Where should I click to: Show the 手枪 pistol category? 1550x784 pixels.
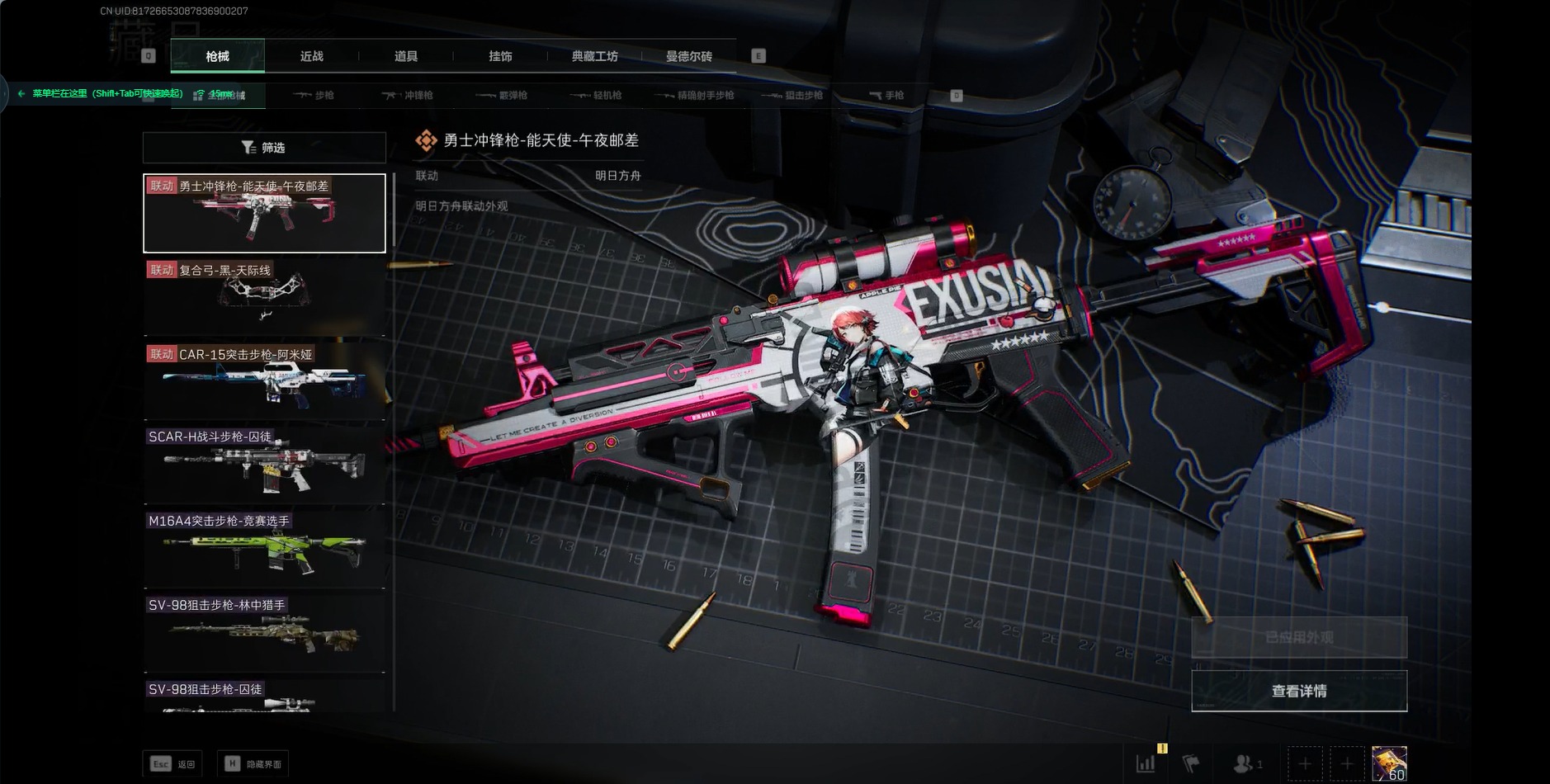click(x=887, y=96)
